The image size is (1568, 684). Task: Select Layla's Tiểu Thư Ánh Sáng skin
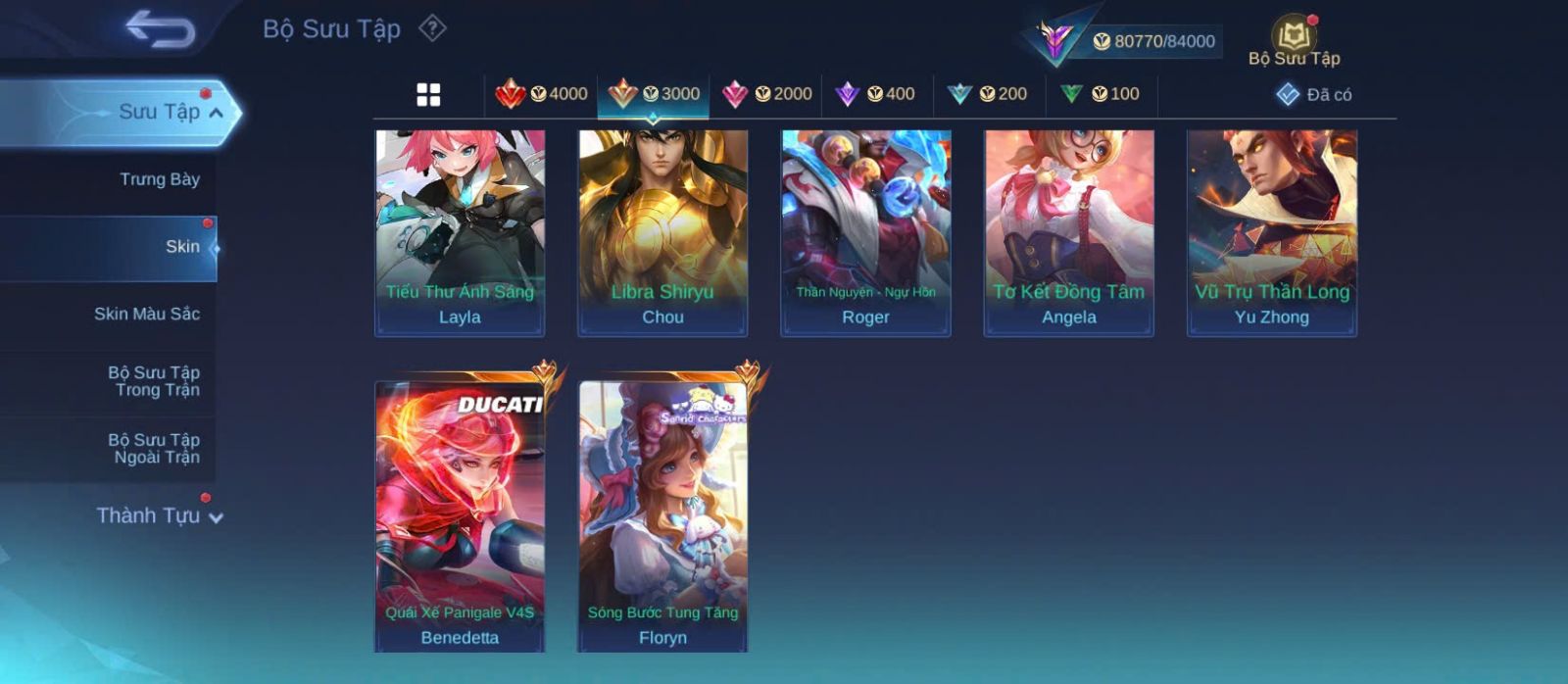click(x=460, y=233)
